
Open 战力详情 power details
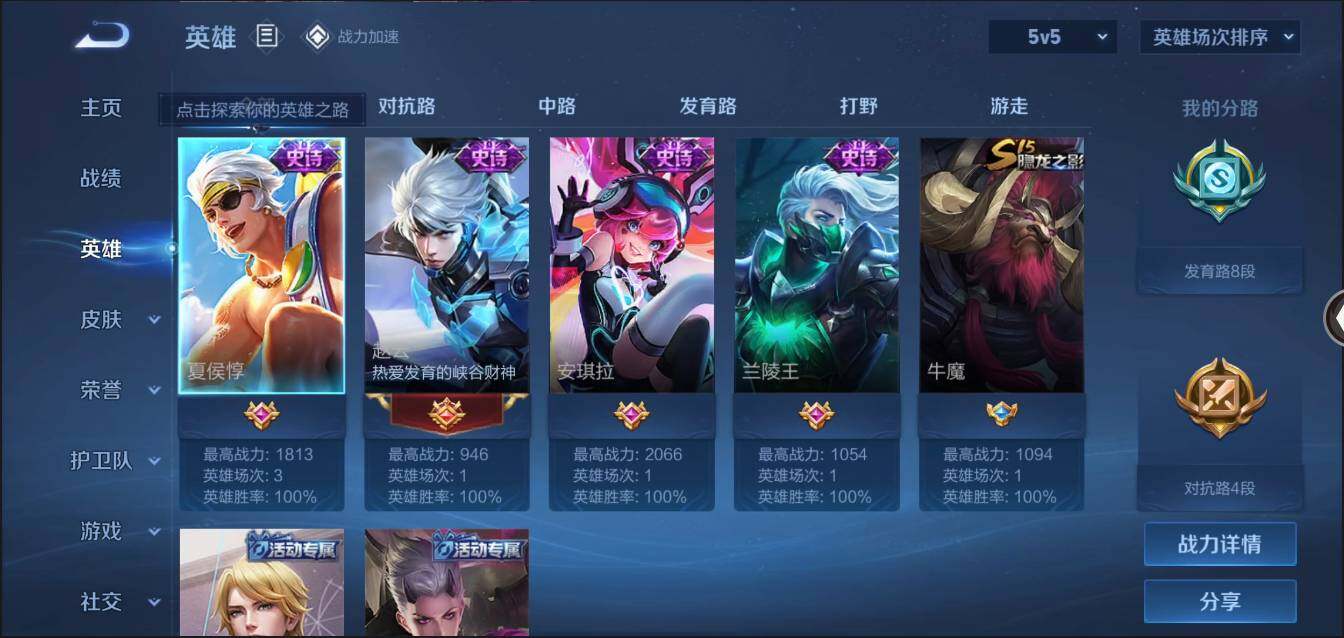click(x=1220, y=544)
